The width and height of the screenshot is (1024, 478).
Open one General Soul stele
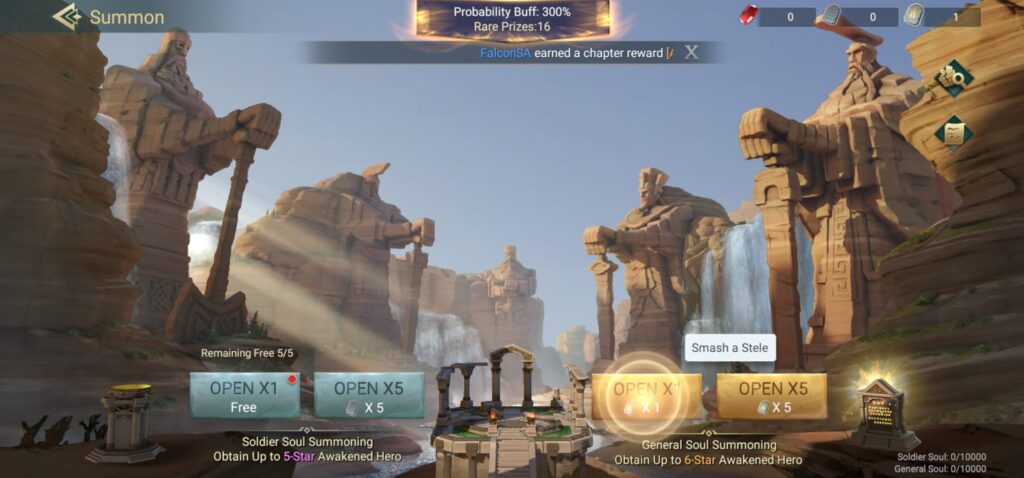click(646, 395)
